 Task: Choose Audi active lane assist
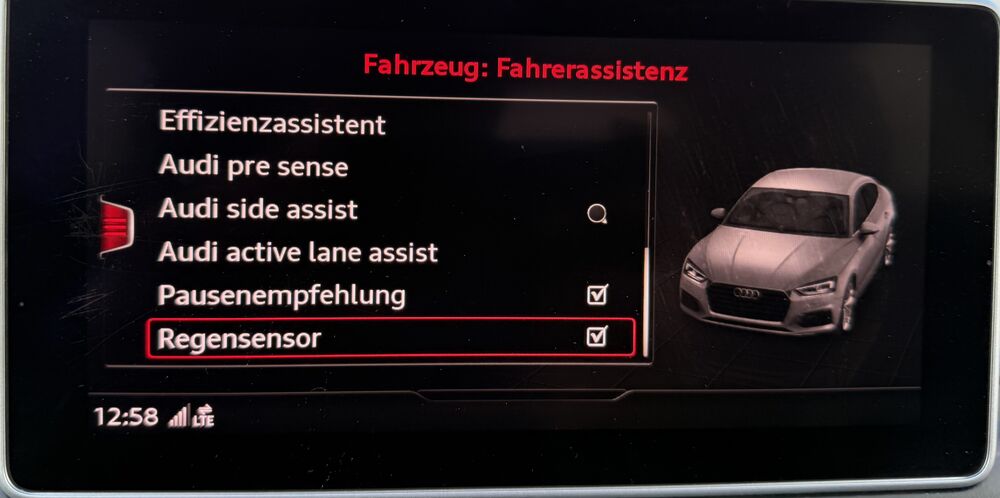(298, 253)
